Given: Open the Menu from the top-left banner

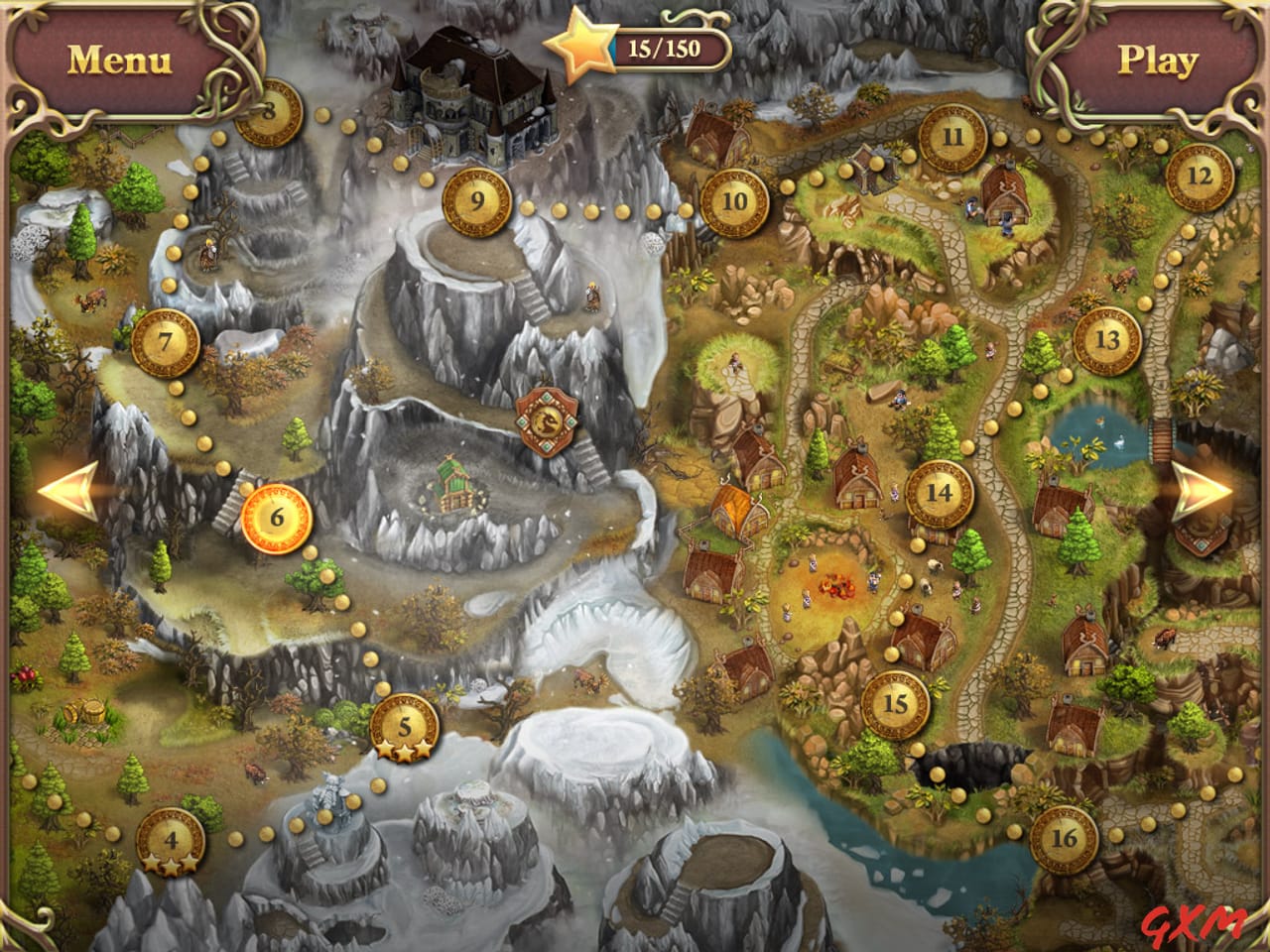Looking at the screenshot, I should 119,58.
